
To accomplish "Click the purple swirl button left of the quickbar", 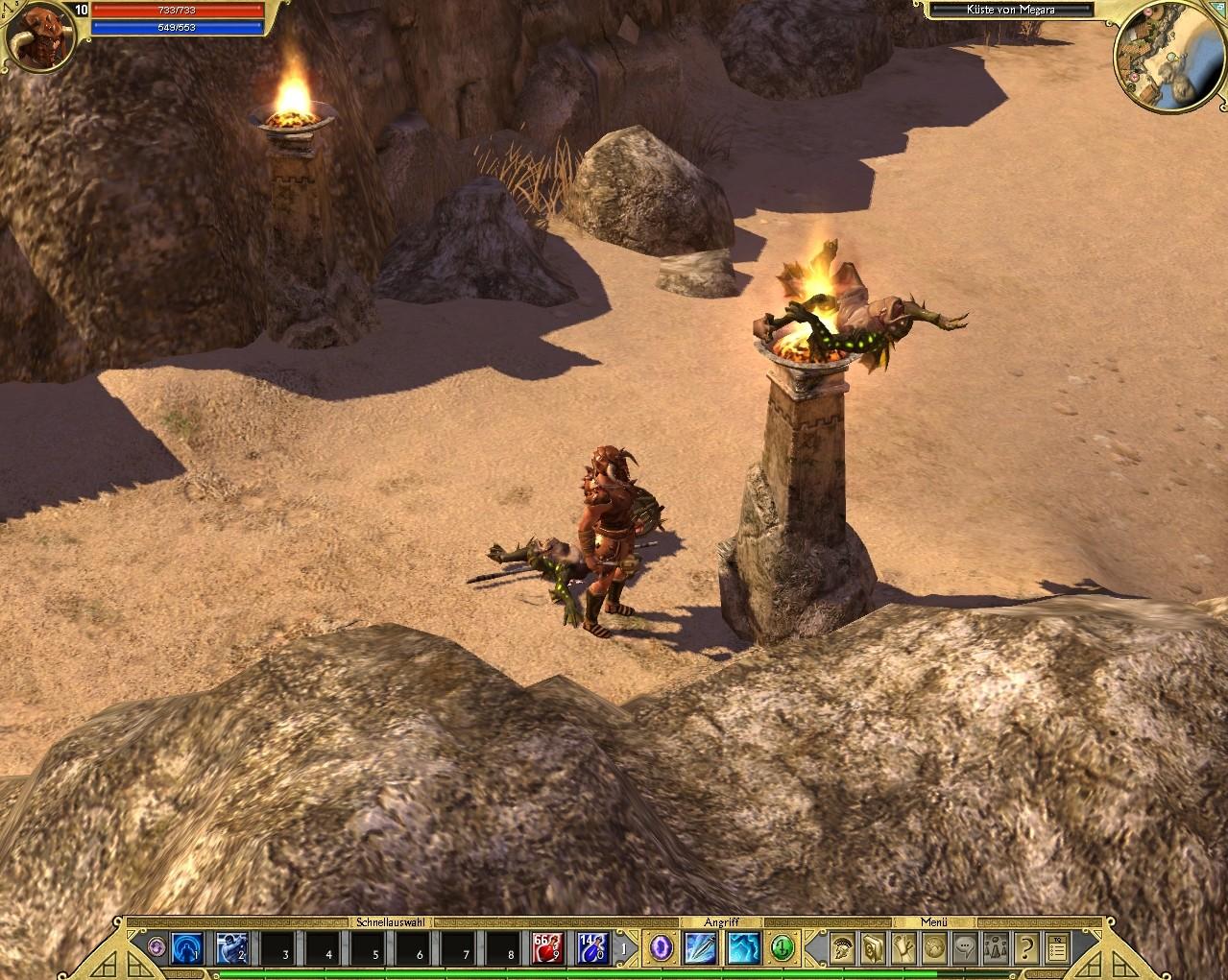I will (157, 948).
